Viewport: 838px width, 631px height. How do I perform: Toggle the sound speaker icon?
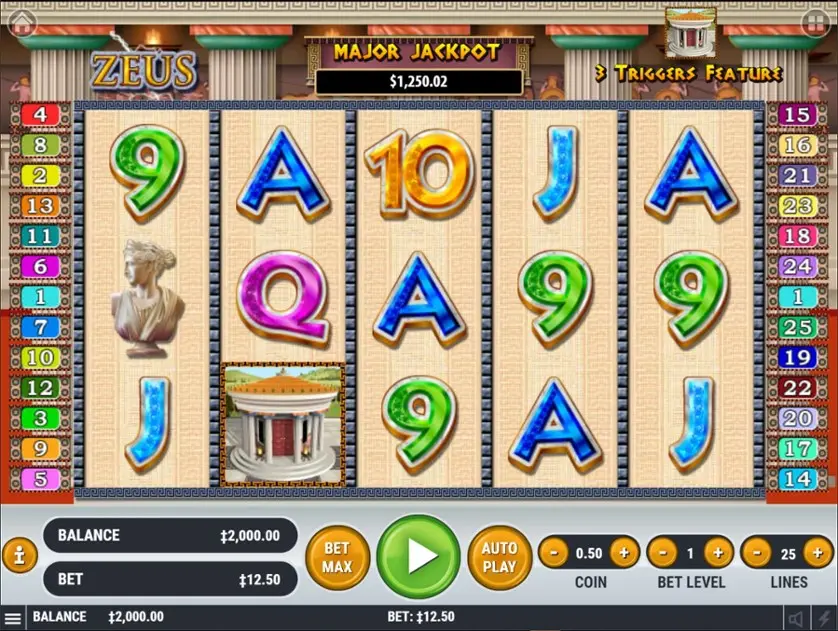pyautogui.click(x=796, y=618)
